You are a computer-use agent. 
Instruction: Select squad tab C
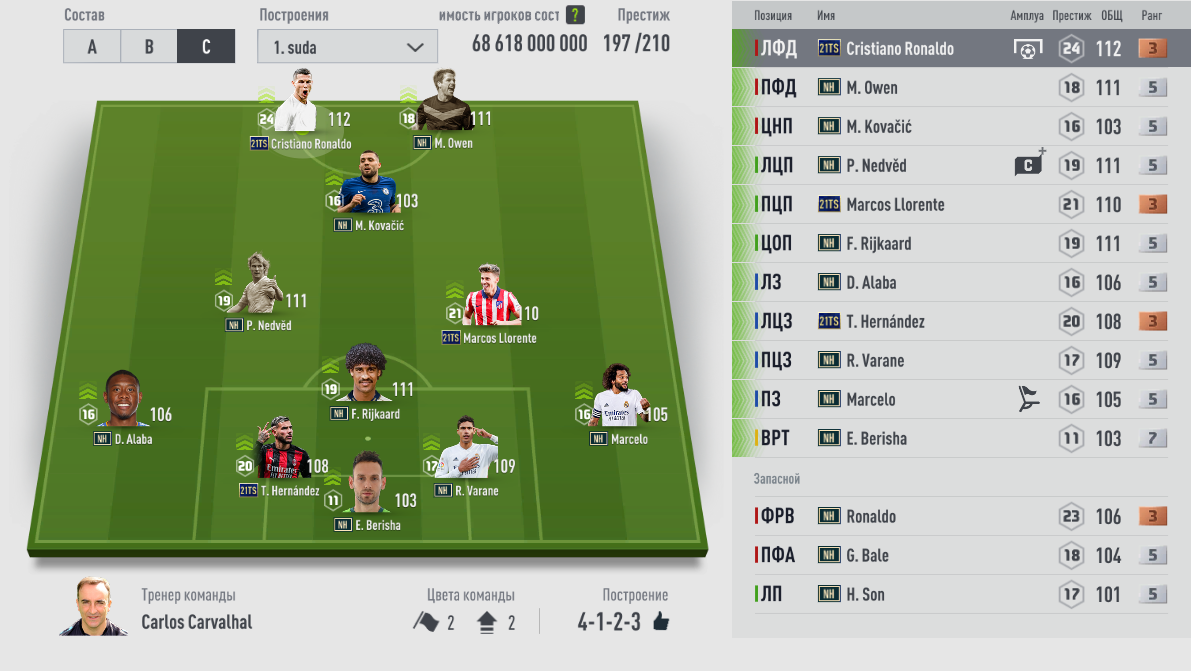[206, 47]
